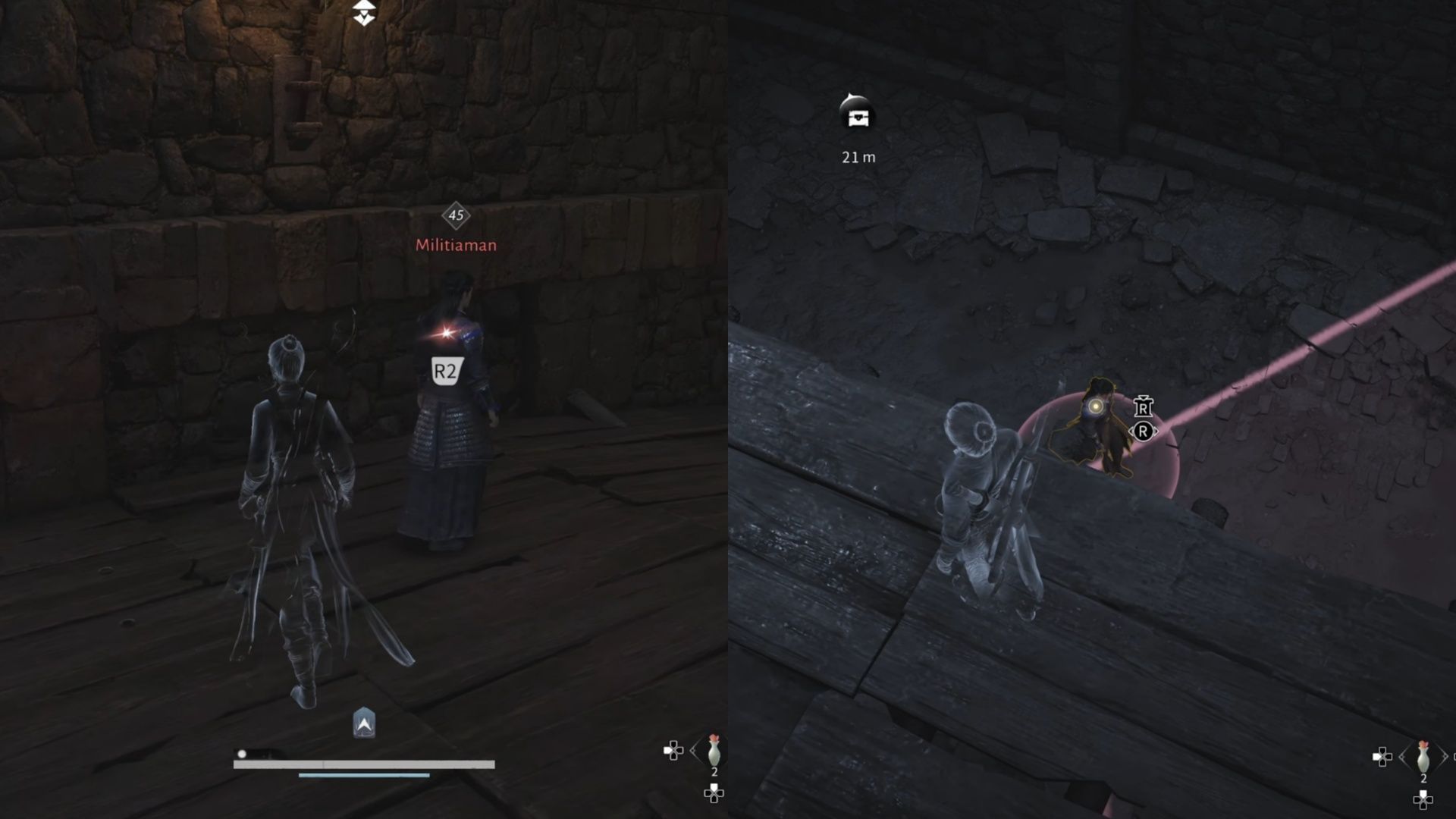Screen dimensions: 1456x819
Task: Click the d-pad icon below the right vase
Action: coord(1423,801)
